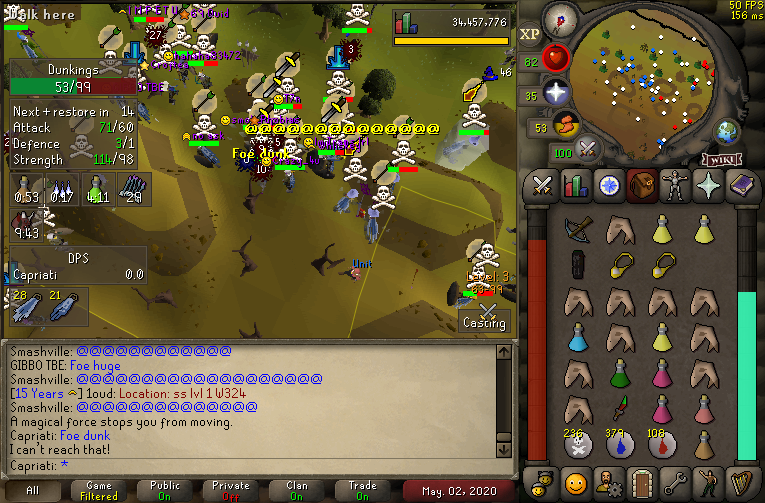Viewport: 765px width, 503px height.
Task: Click the compass to face north
Action: [563, 19]
